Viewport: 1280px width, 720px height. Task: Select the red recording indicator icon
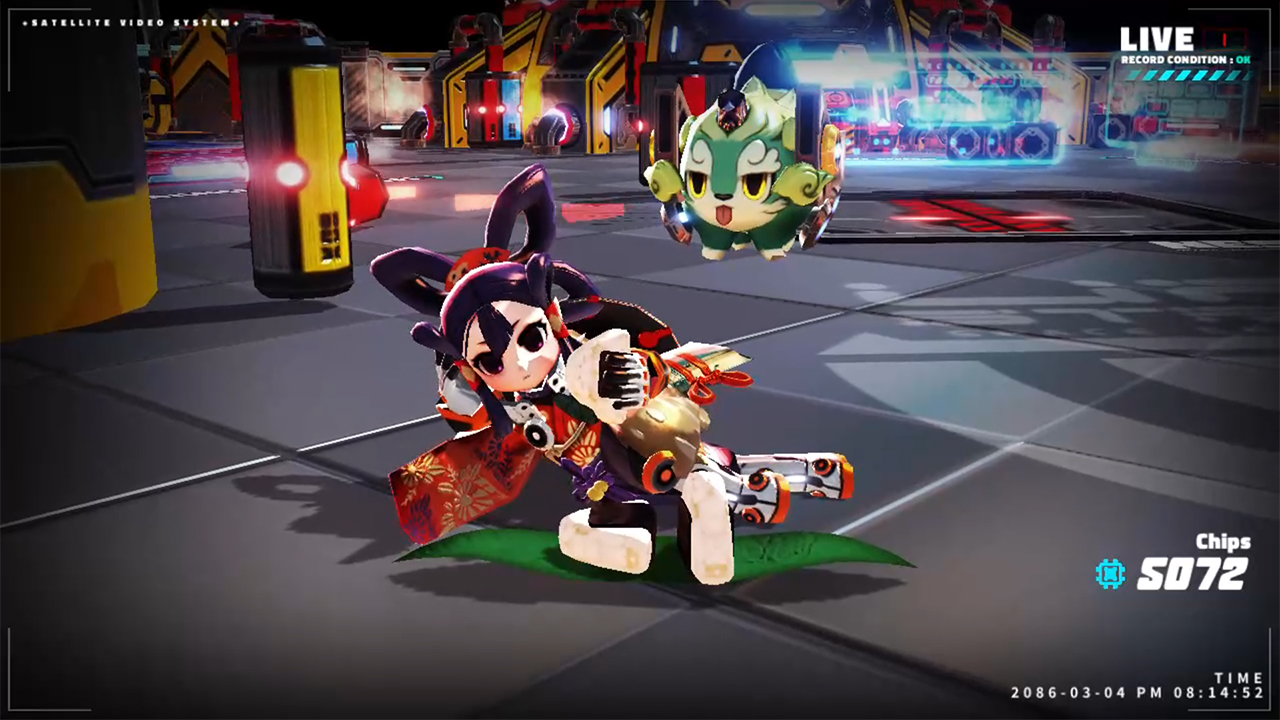[1225, 38]
